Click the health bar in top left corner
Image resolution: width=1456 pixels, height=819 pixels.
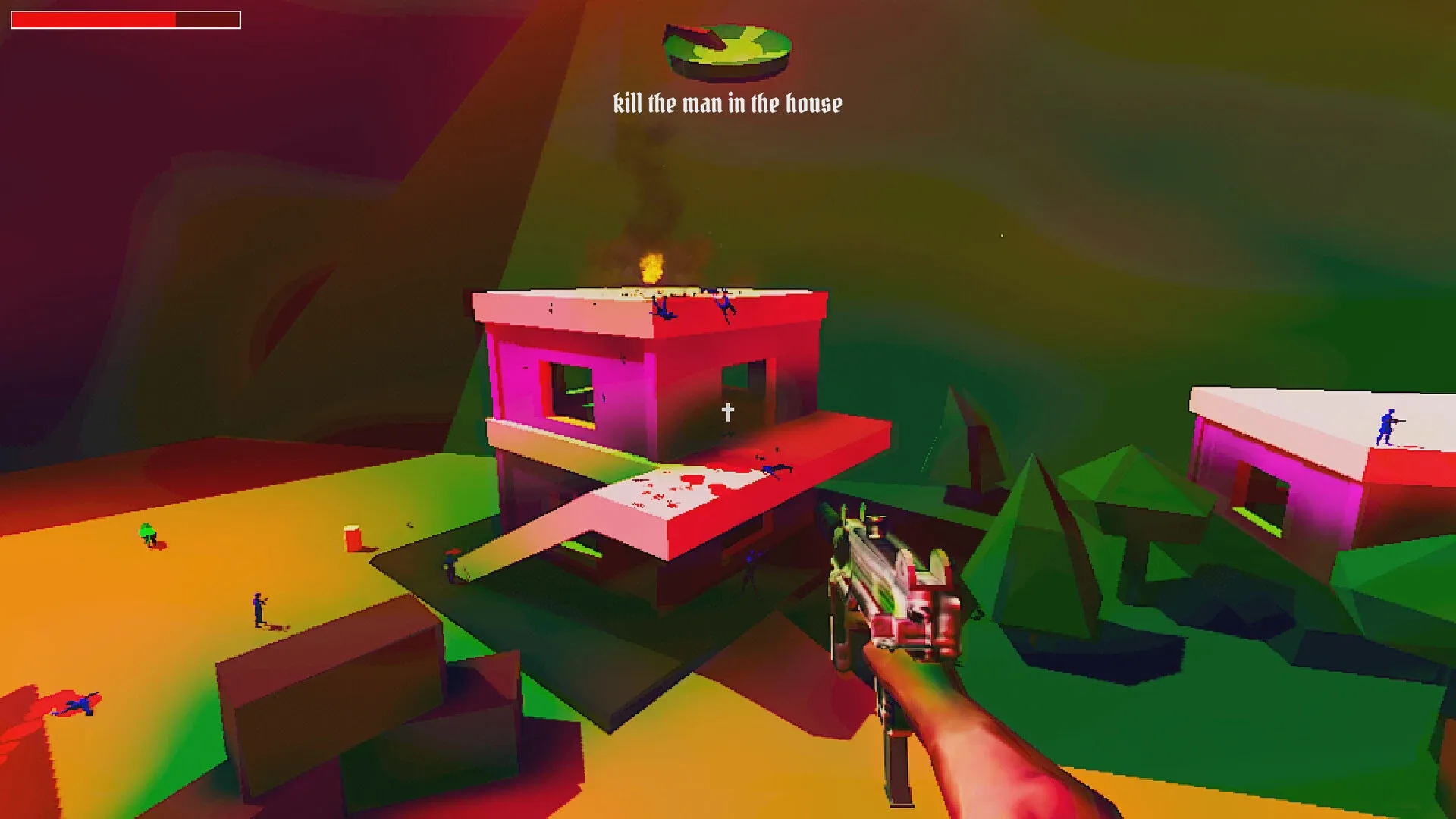(x=125, y=18)
